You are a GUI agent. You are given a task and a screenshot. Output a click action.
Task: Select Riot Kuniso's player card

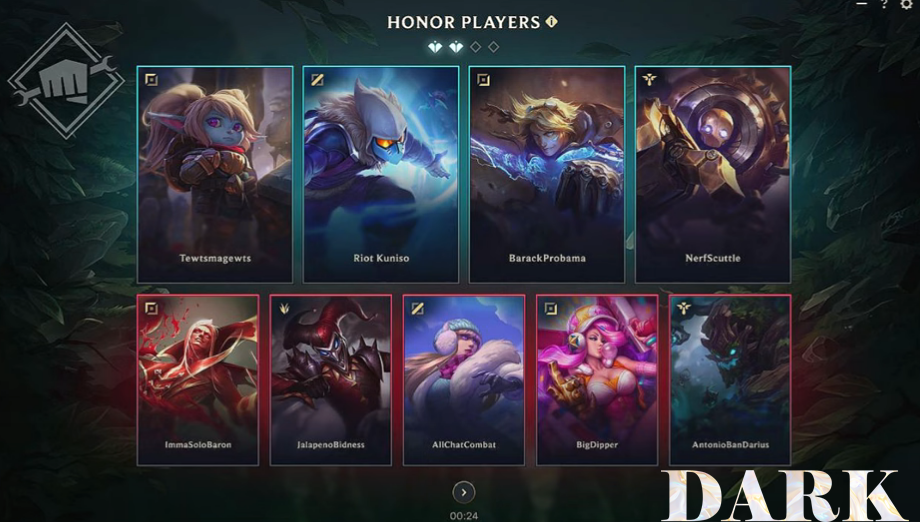coord(381,174)
